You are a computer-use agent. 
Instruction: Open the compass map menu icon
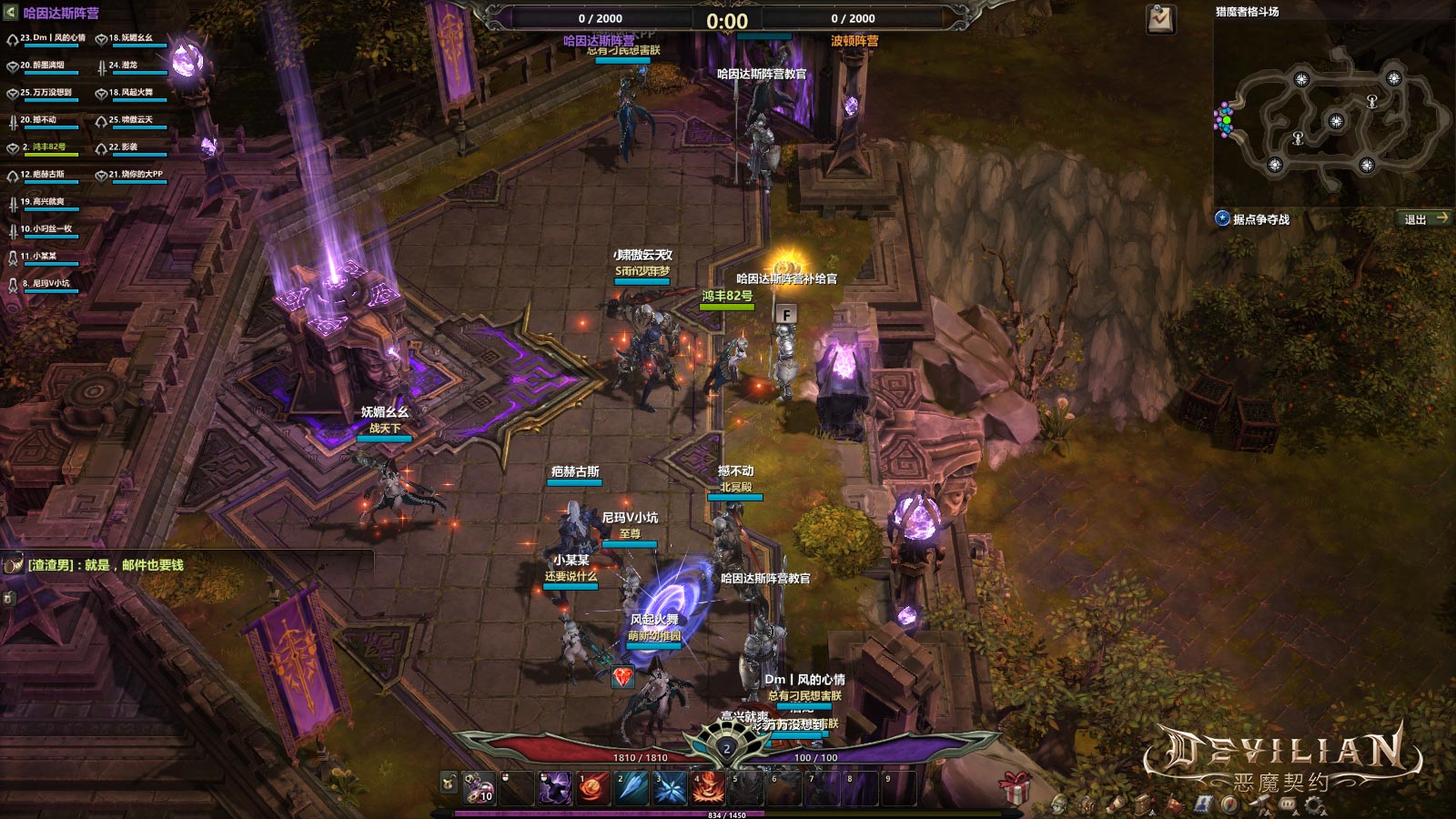point(1230,805)
